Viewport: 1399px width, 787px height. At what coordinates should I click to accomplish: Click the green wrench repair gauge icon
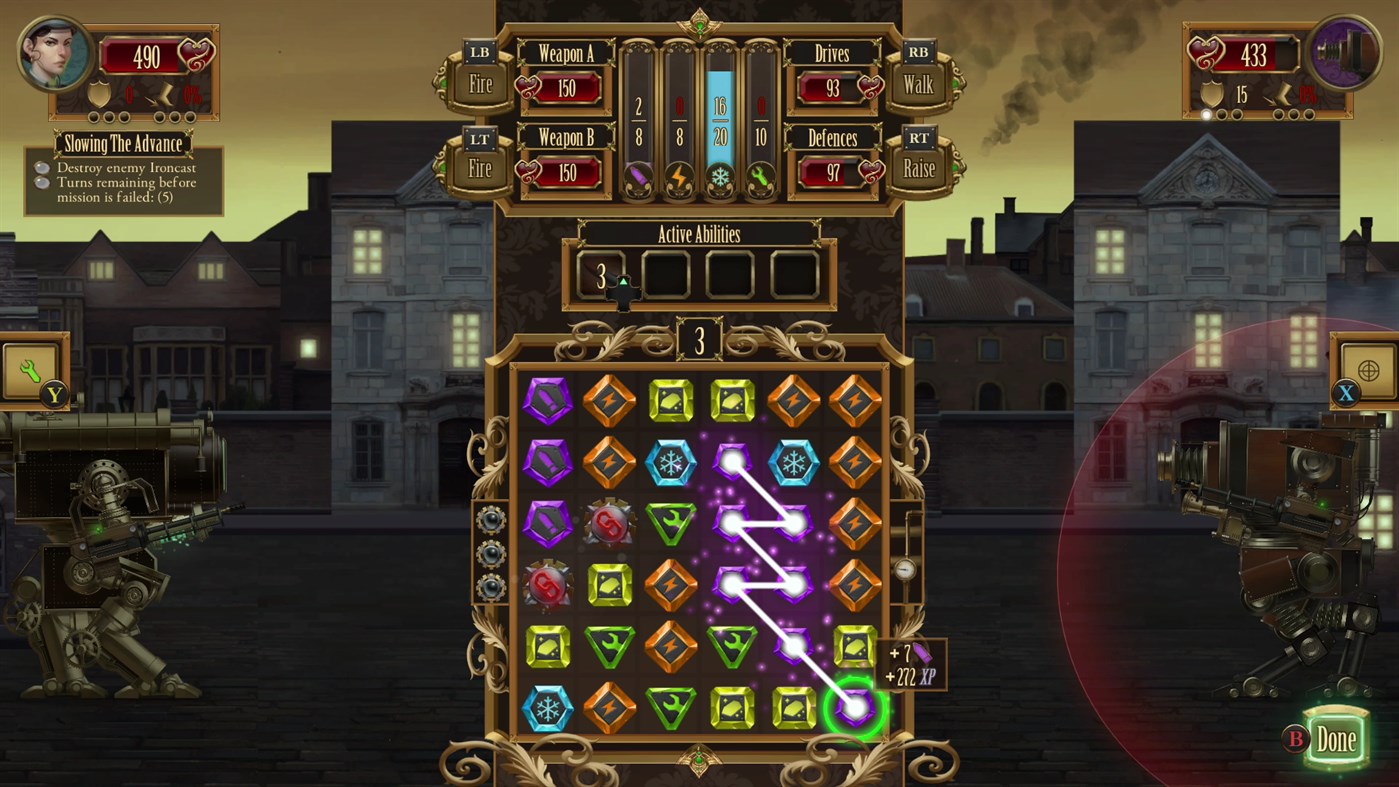coord(759,178)
